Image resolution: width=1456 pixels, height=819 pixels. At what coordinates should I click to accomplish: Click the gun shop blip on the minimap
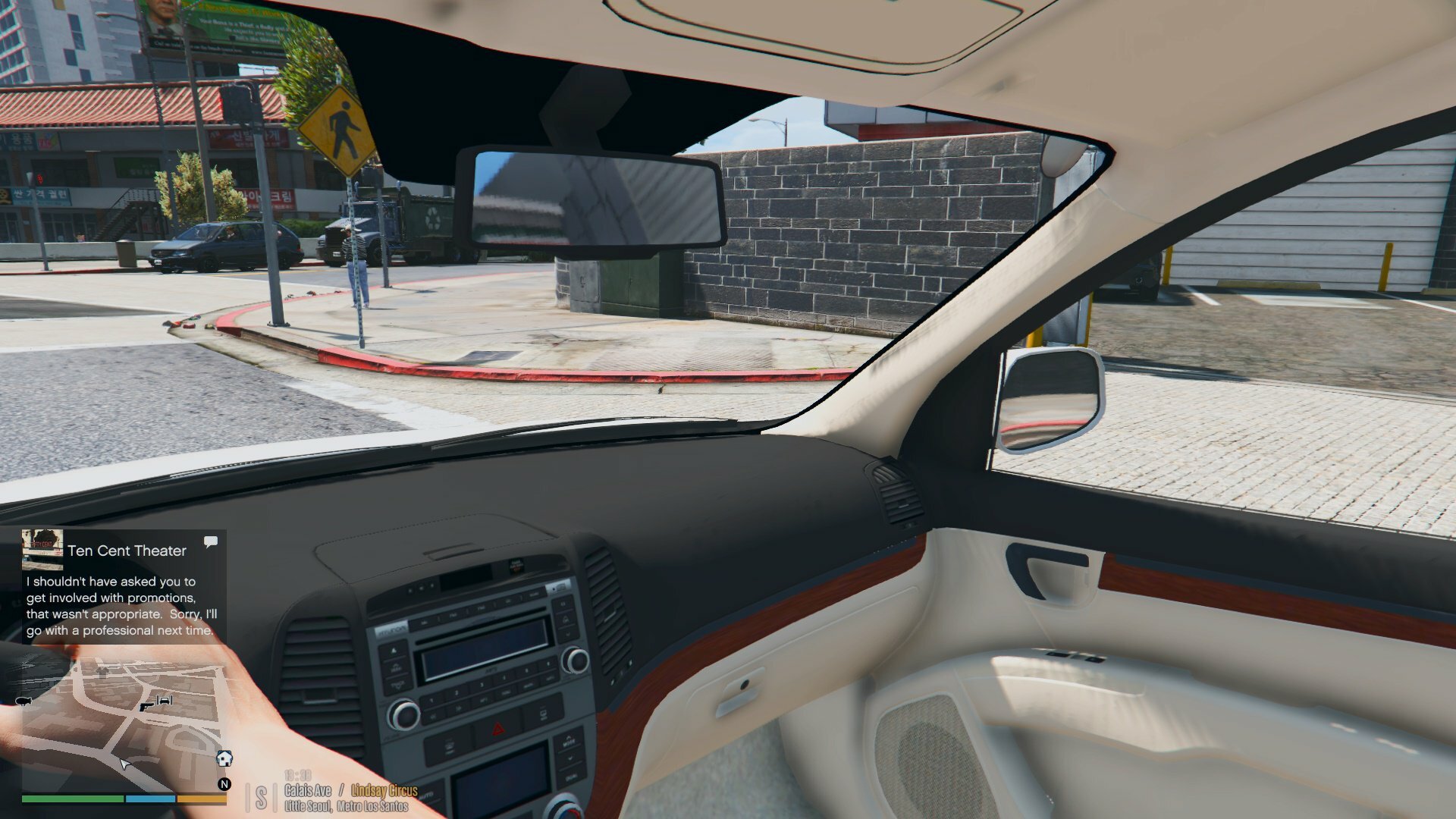click(x=146, y=706)
